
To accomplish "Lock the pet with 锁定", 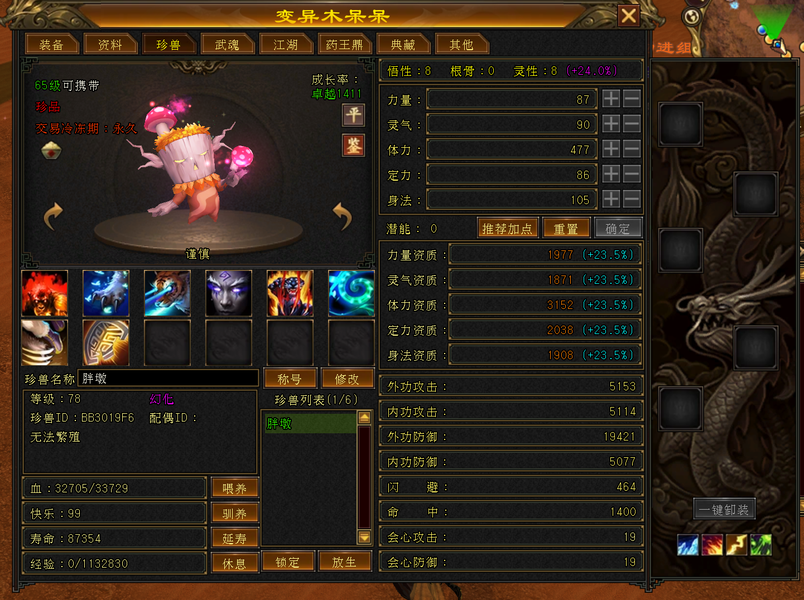I will click(287, 562).
